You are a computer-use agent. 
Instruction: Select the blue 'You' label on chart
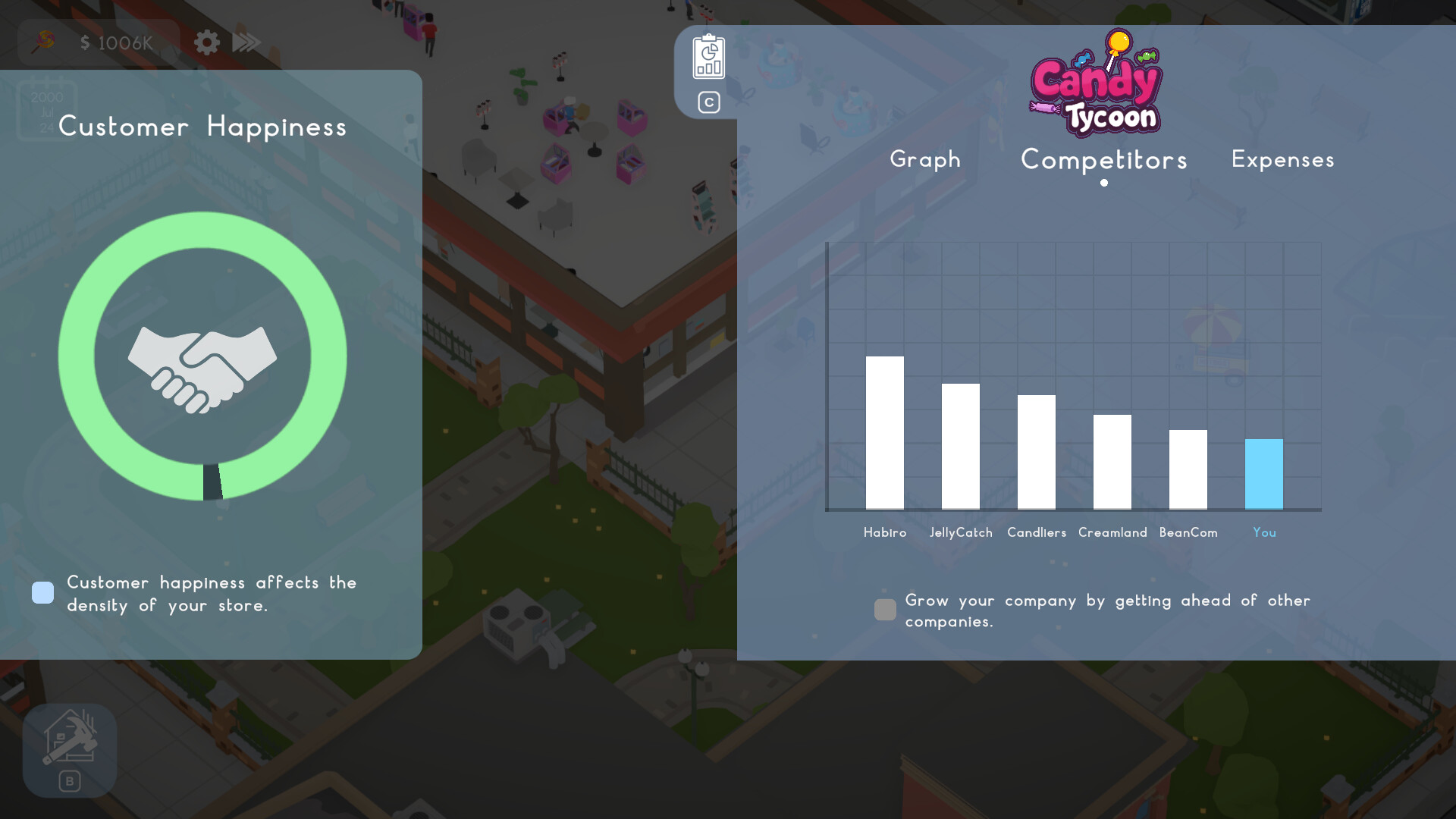1264,532
